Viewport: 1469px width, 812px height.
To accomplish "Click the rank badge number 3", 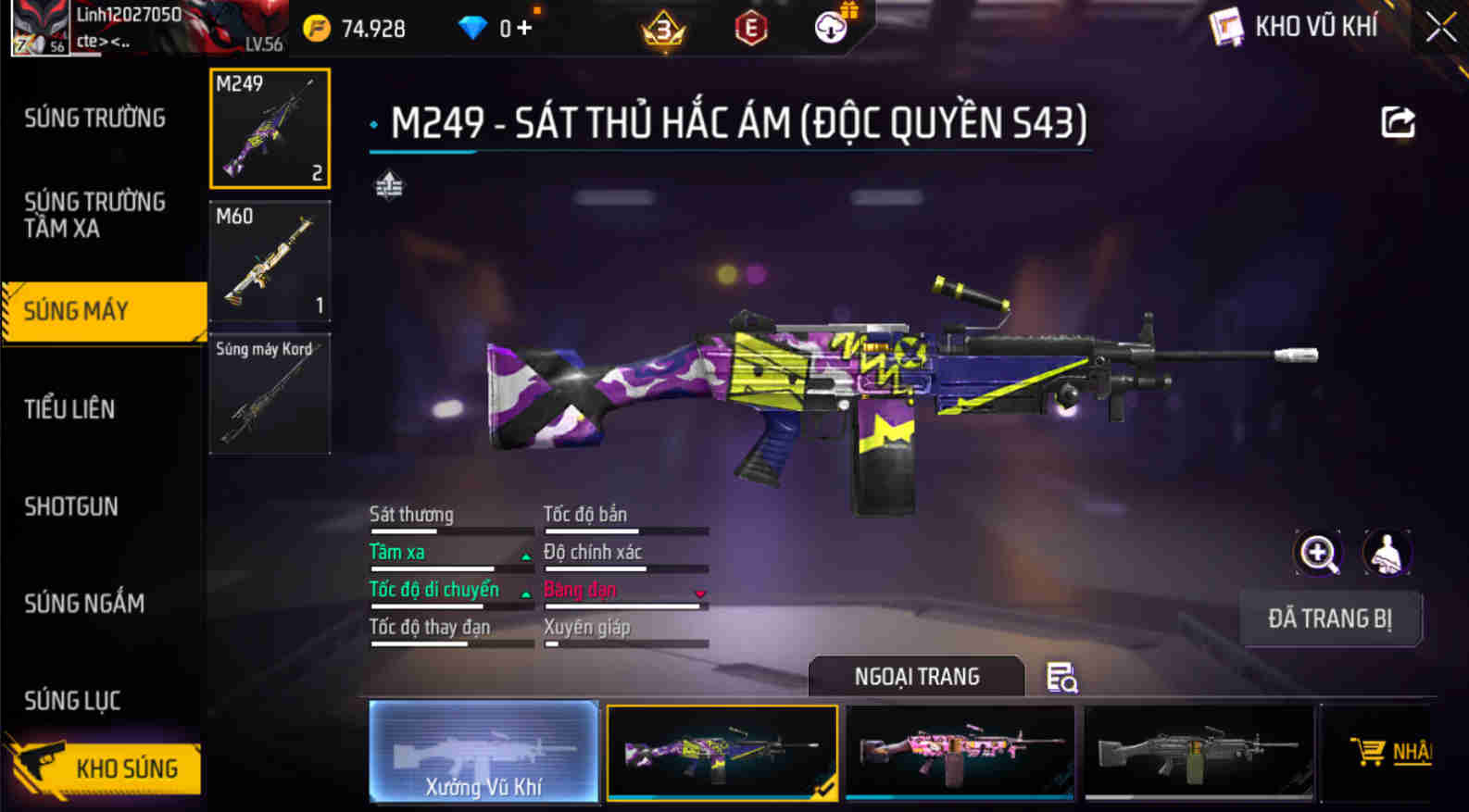I will point(664,26).
